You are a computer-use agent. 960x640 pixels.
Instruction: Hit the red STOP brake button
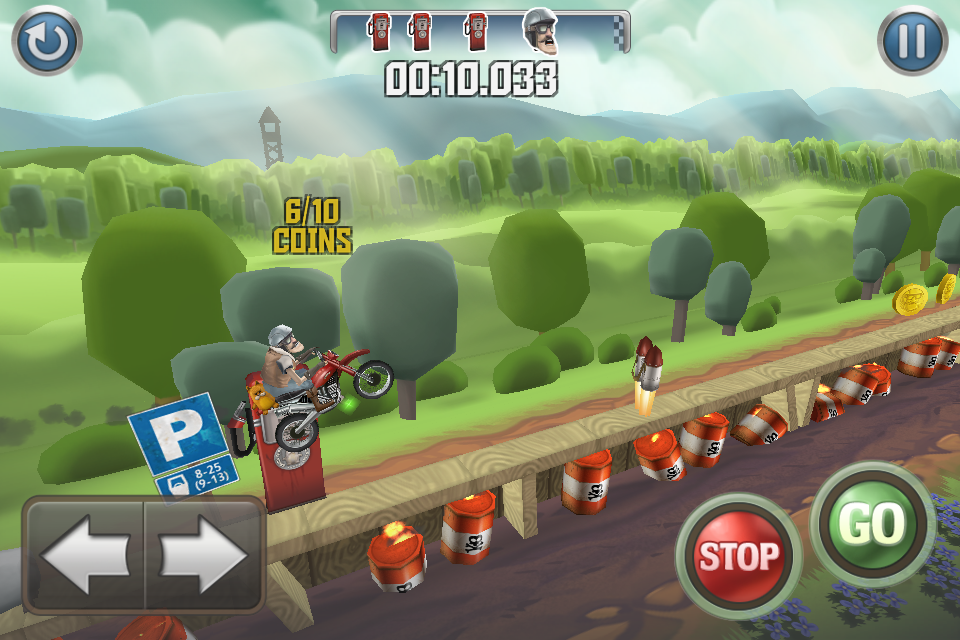coord(738,555)
